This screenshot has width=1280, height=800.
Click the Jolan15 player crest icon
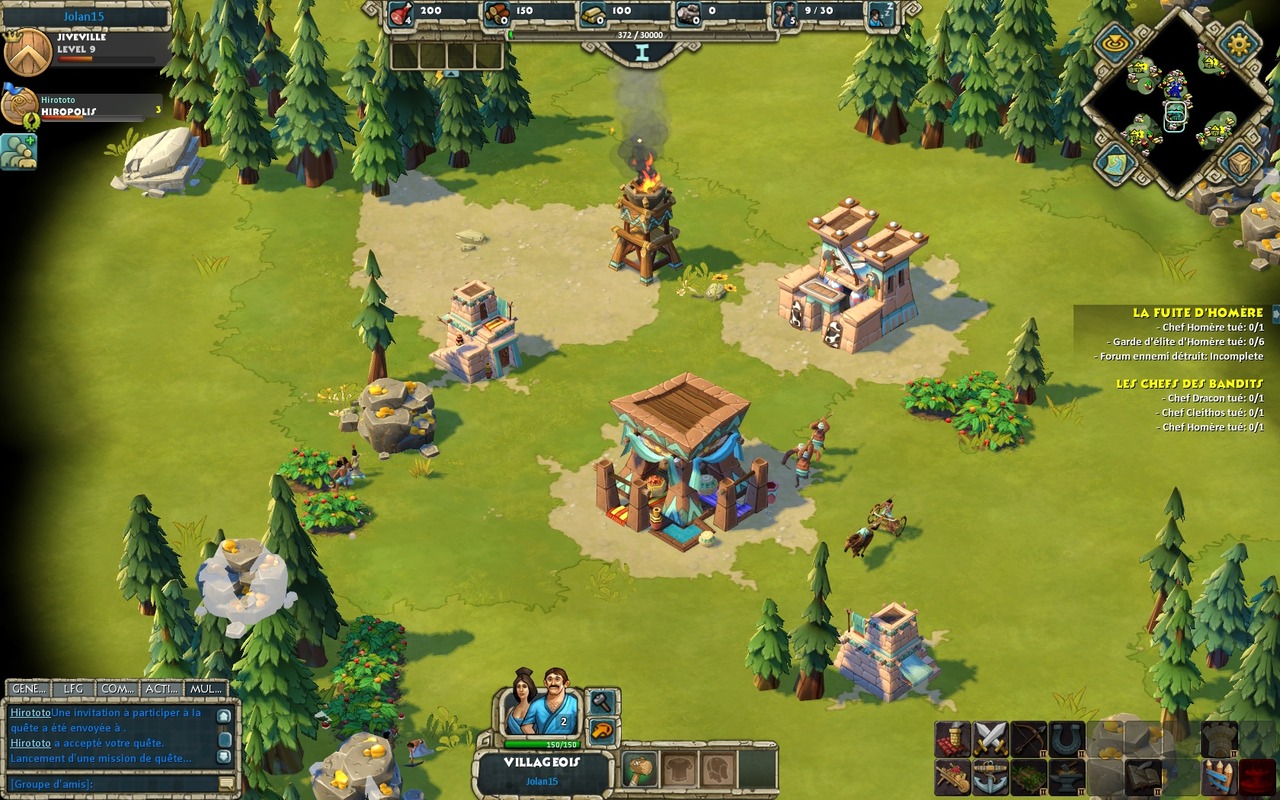point(28,52)
